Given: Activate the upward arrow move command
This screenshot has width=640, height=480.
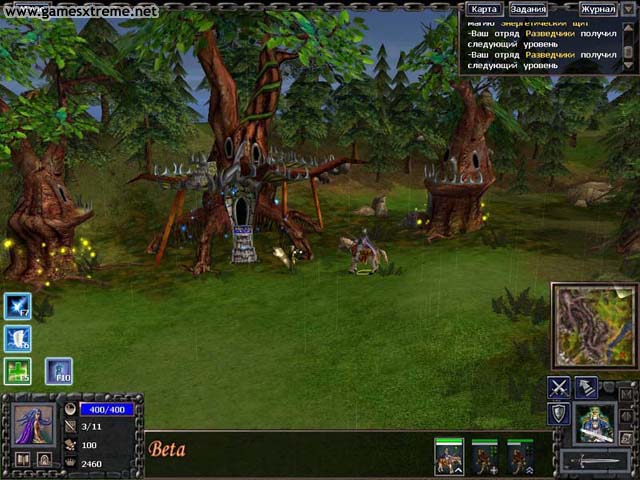Looking at the screenshot, I should click(586, 388).
